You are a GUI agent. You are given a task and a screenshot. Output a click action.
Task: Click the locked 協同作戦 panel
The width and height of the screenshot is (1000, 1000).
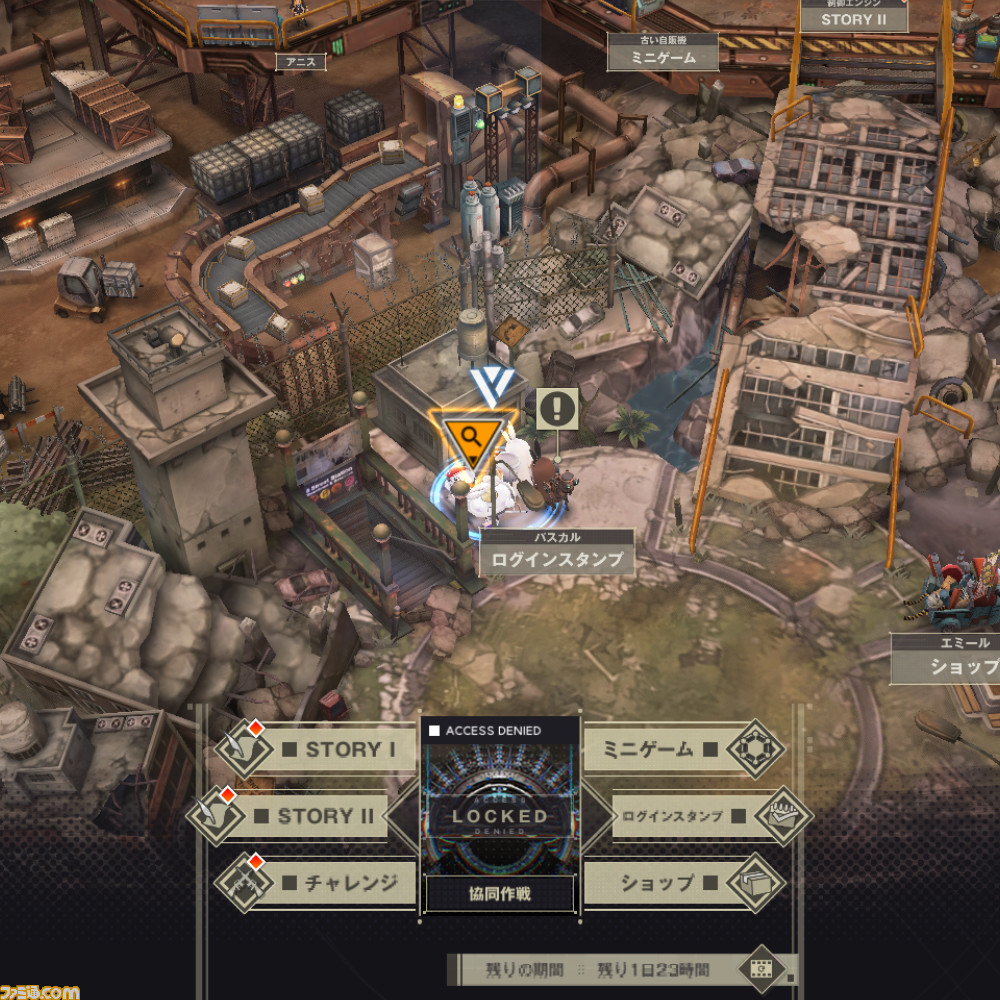click(x=500, y=813)
